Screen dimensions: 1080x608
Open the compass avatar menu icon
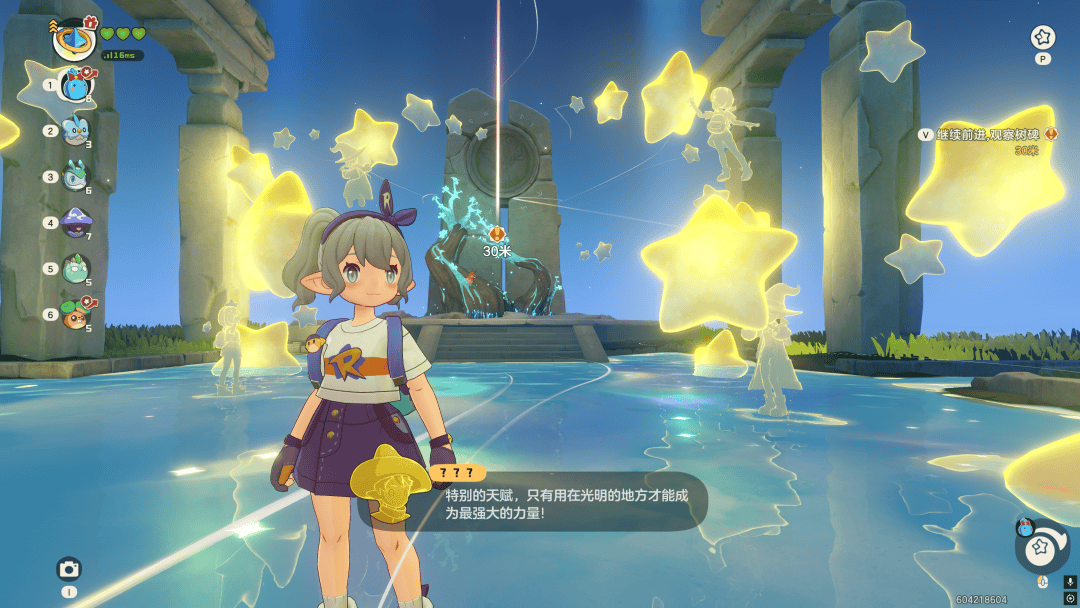click(74, 39)
